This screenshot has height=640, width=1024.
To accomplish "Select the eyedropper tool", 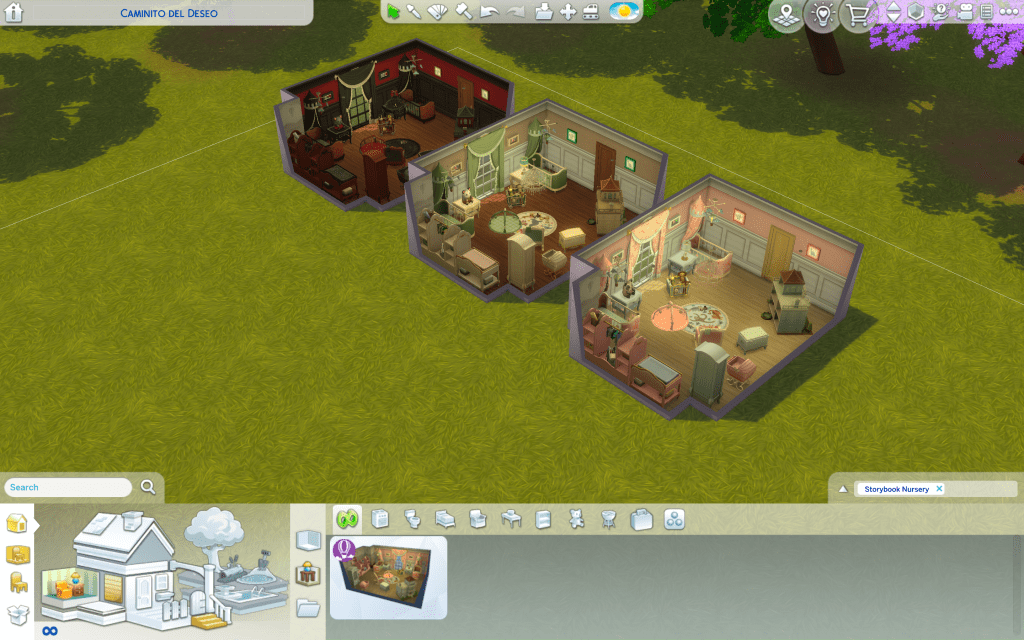I will pos(414,12).
